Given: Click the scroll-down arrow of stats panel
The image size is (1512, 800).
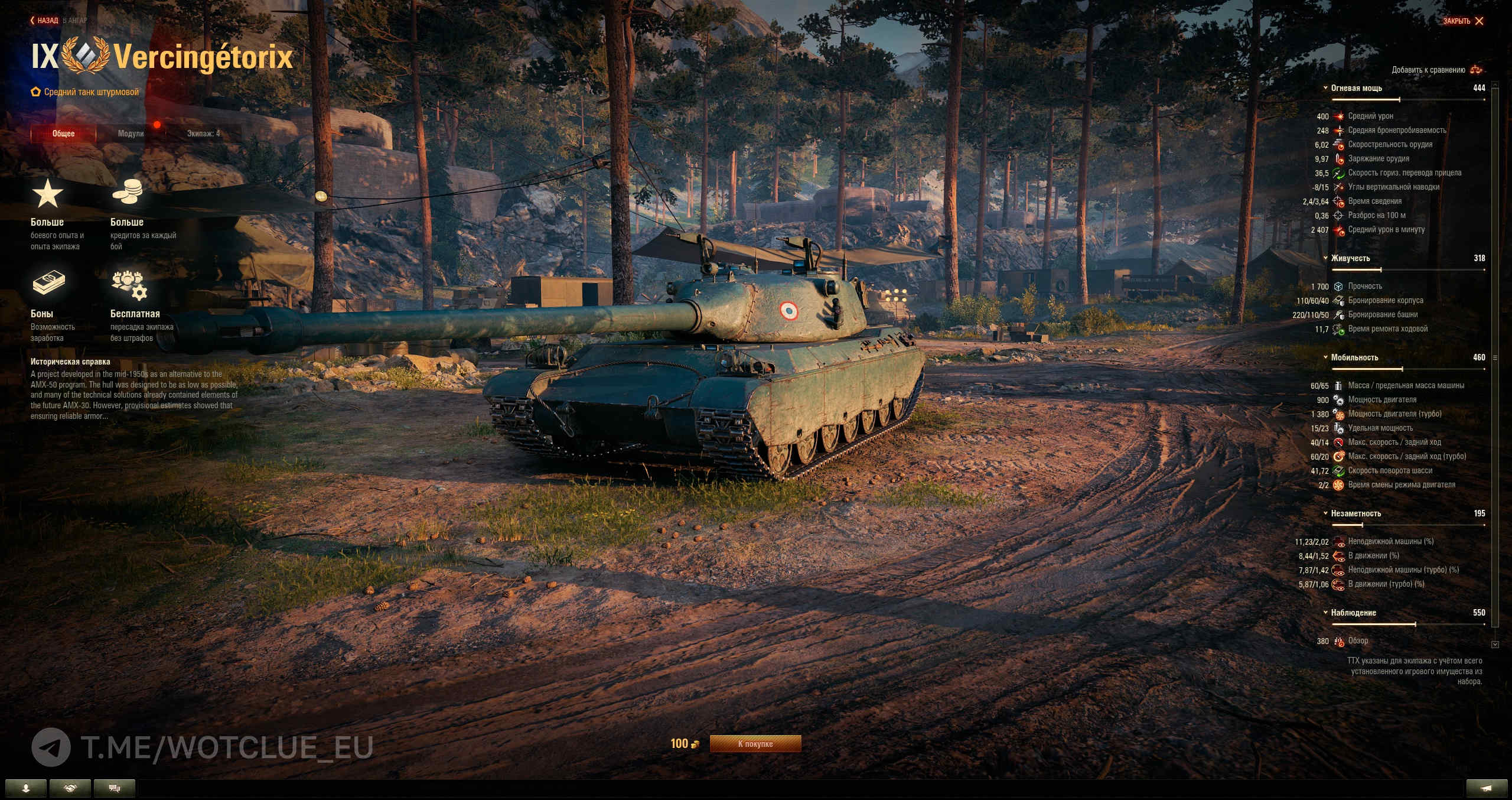Looking at the screenshot, I should pyautogui.click(x=1495, y=645).
